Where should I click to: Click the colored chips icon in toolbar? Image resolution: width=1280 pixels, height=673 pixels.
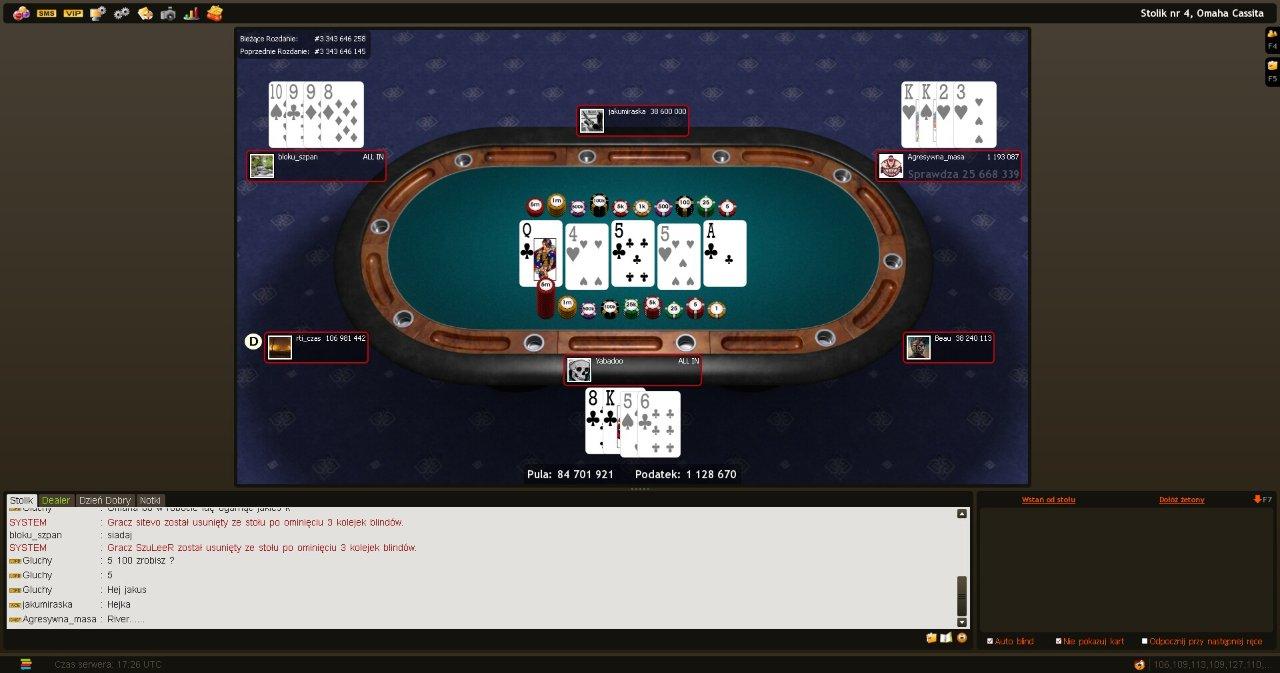click(21, 13)
